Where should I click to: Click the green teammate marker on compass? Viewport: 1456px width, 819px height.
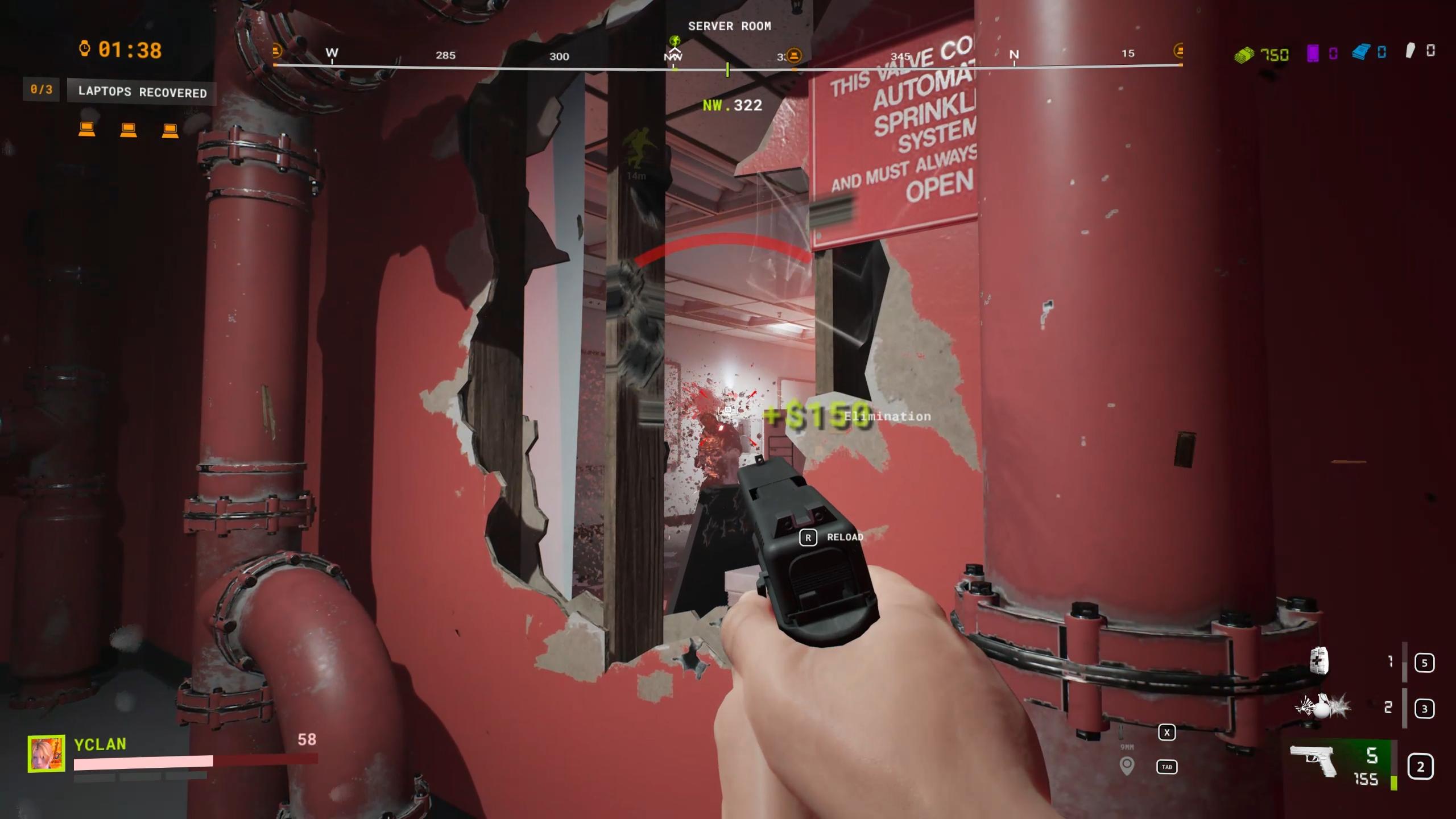[x=675, y=41]
